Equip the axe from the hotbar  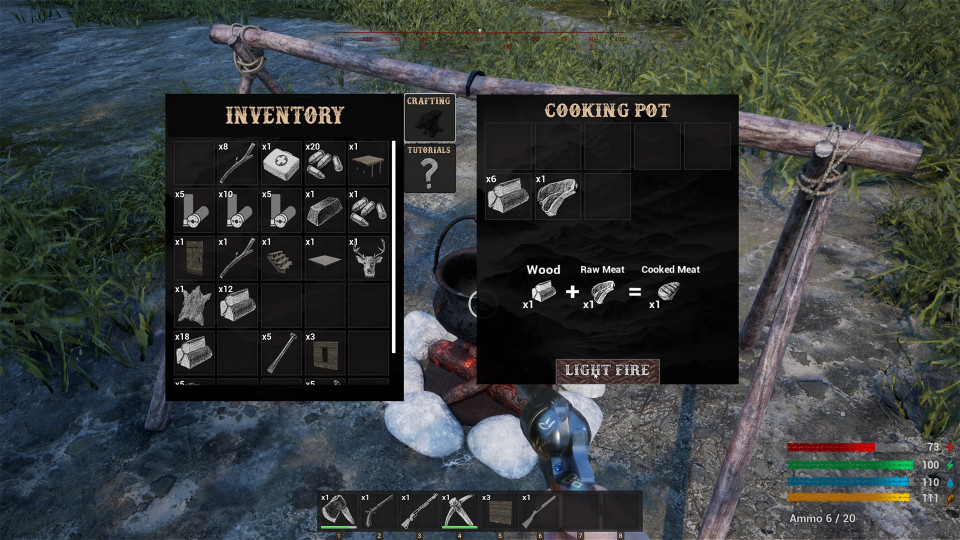tap(338, 511)
